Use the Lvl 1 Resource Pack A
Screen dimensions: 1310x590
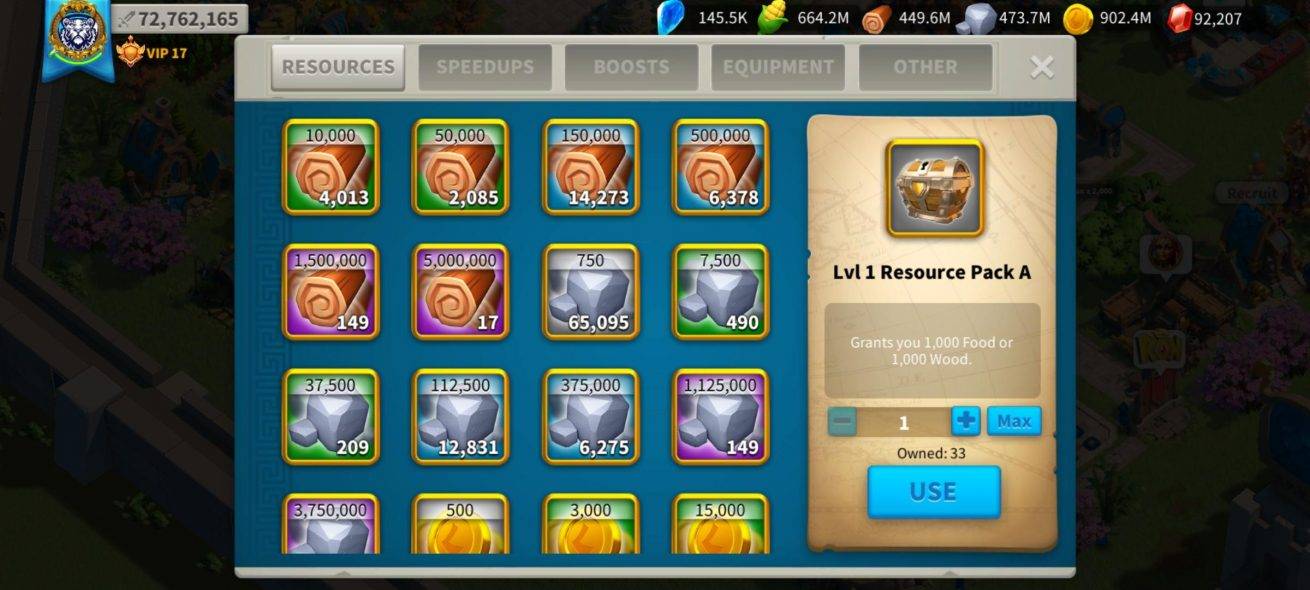coord(933,492)
